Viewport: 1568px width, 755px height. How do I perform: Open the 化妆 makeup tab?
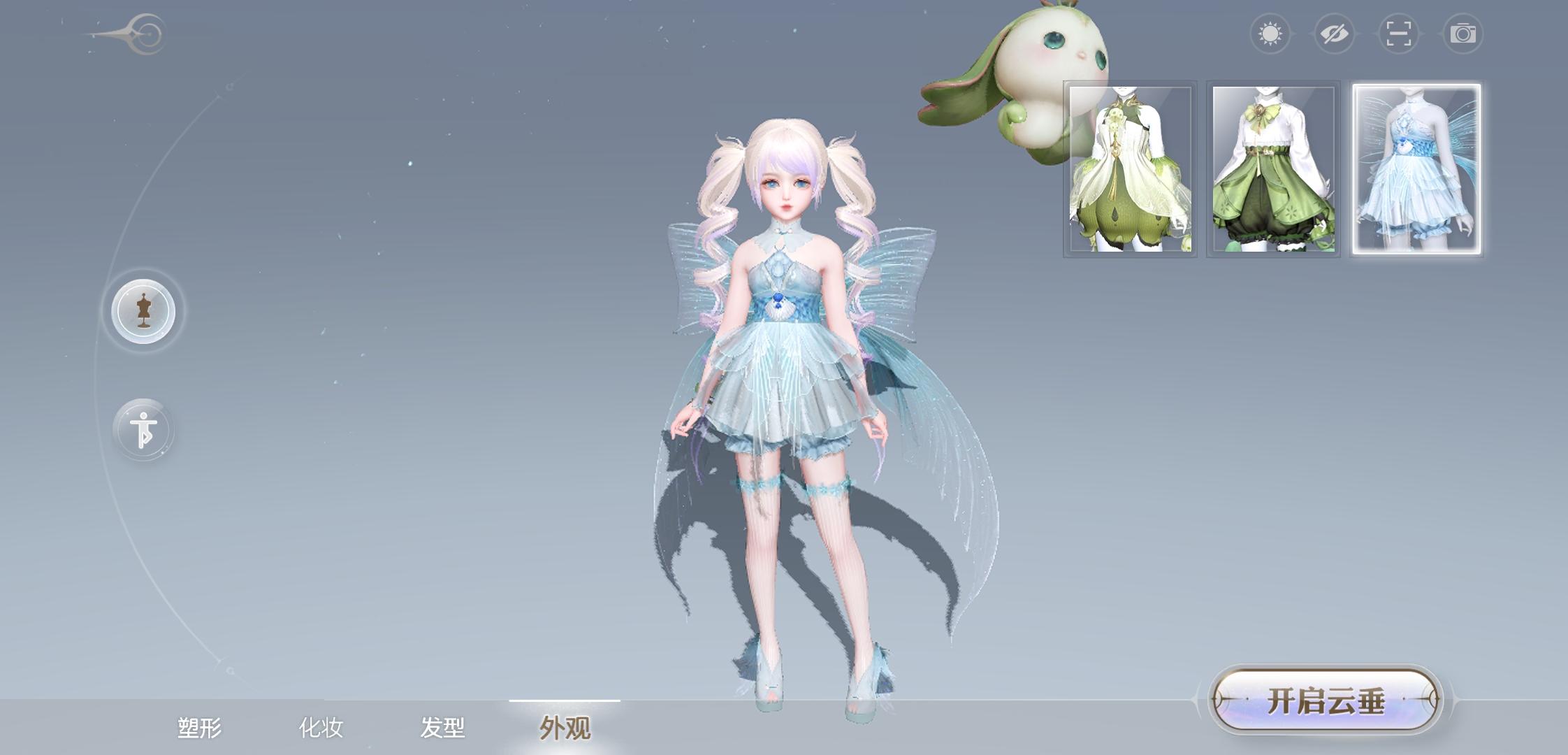(x=321, y=727)
